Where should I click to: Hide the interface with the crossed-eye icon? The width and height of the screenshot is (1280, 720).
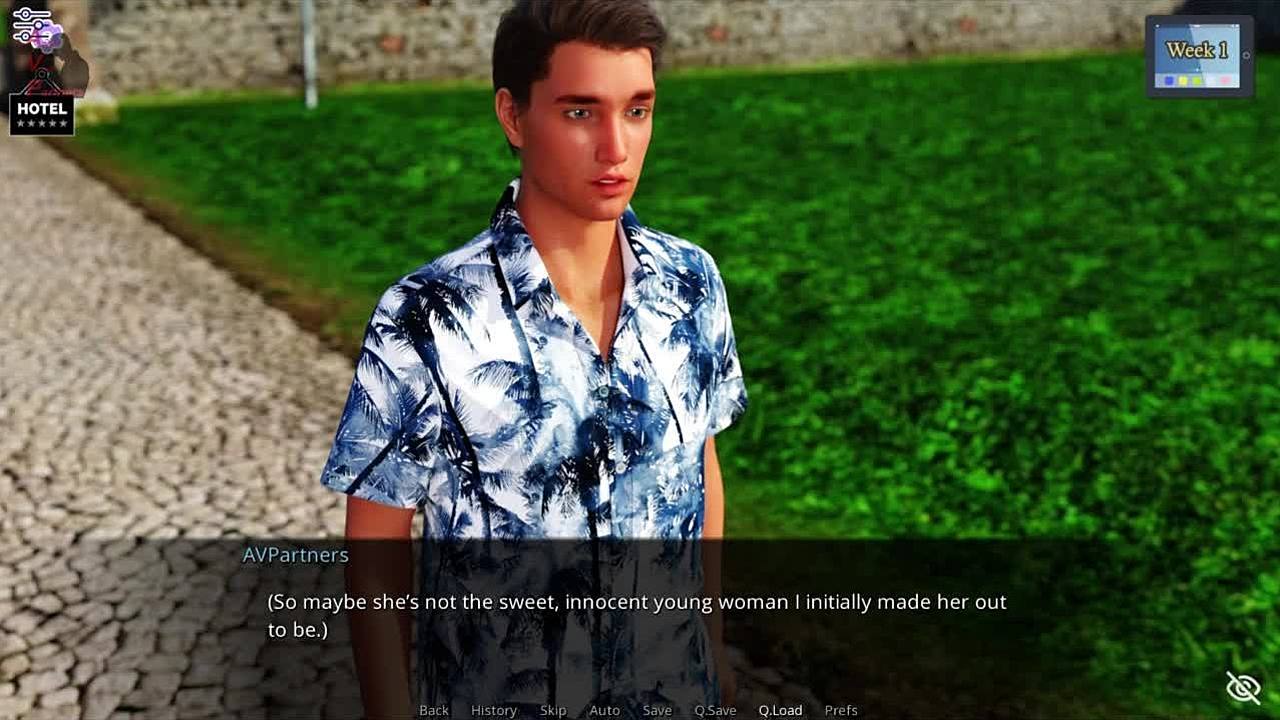(1243, 687)
